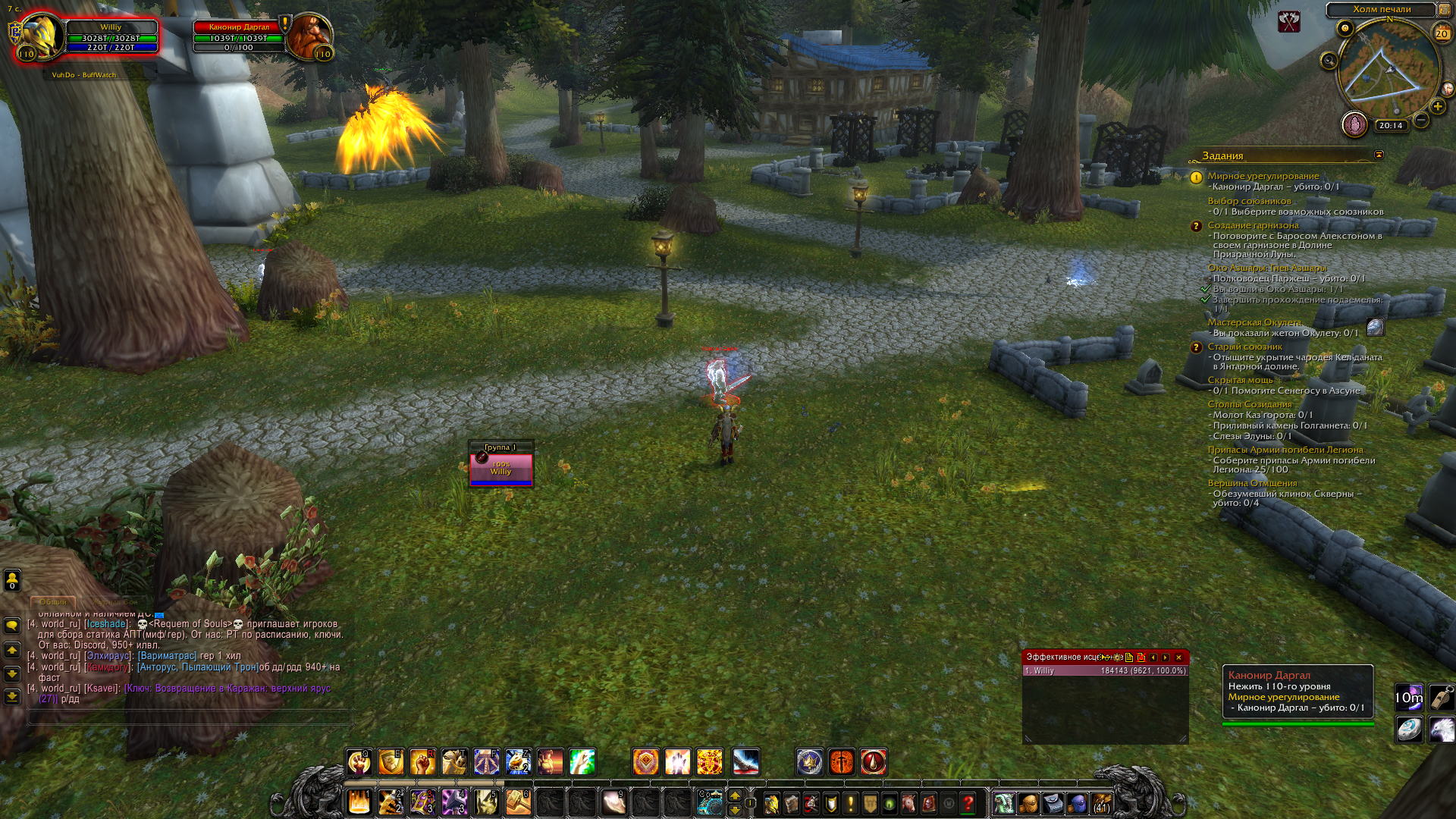Use the whistle item button
Image resolution: width=1456 pixels, height=819 pixels.
point(1441,697)
